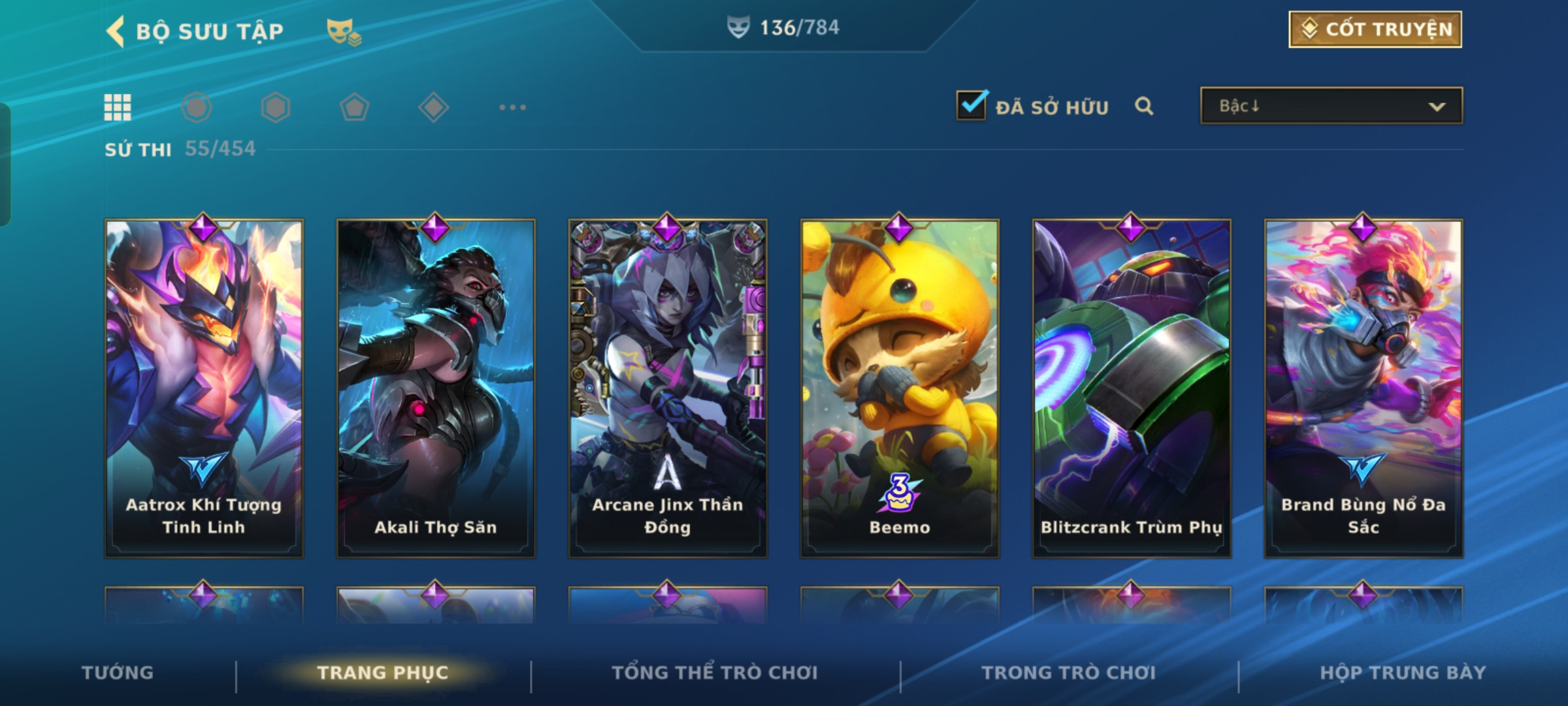Select Blitzcrank Trùm Phụ skin
Viewport: 1568px width, 706px height.
point(1132,388)
